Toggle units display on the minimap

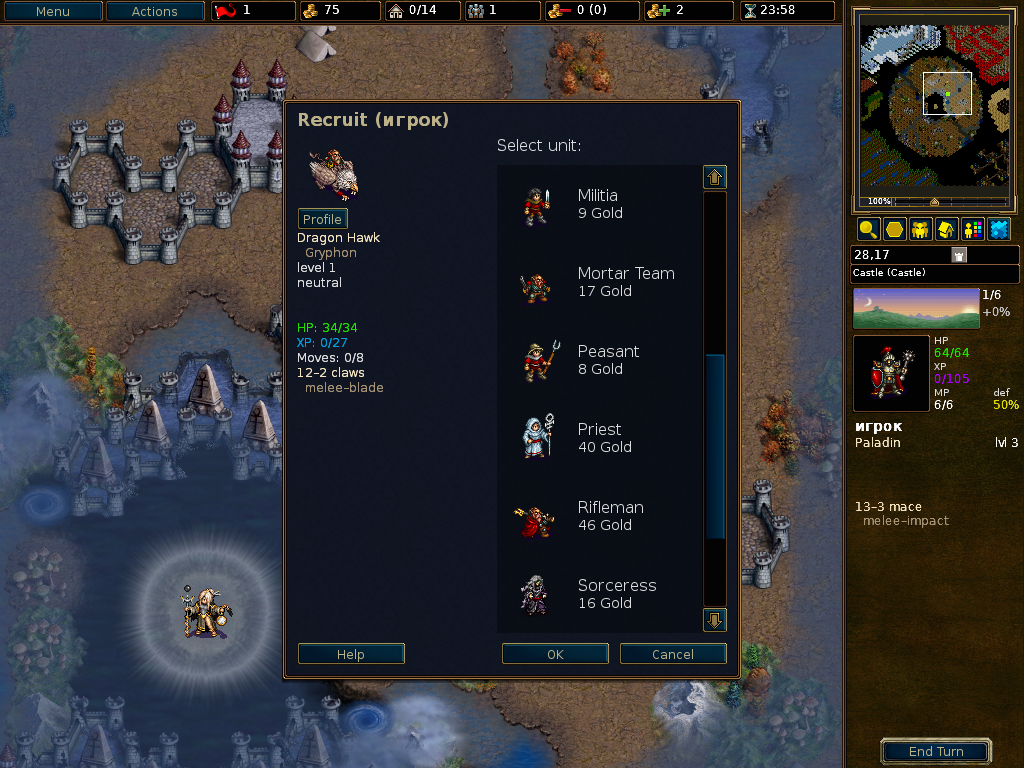point(920,229)
